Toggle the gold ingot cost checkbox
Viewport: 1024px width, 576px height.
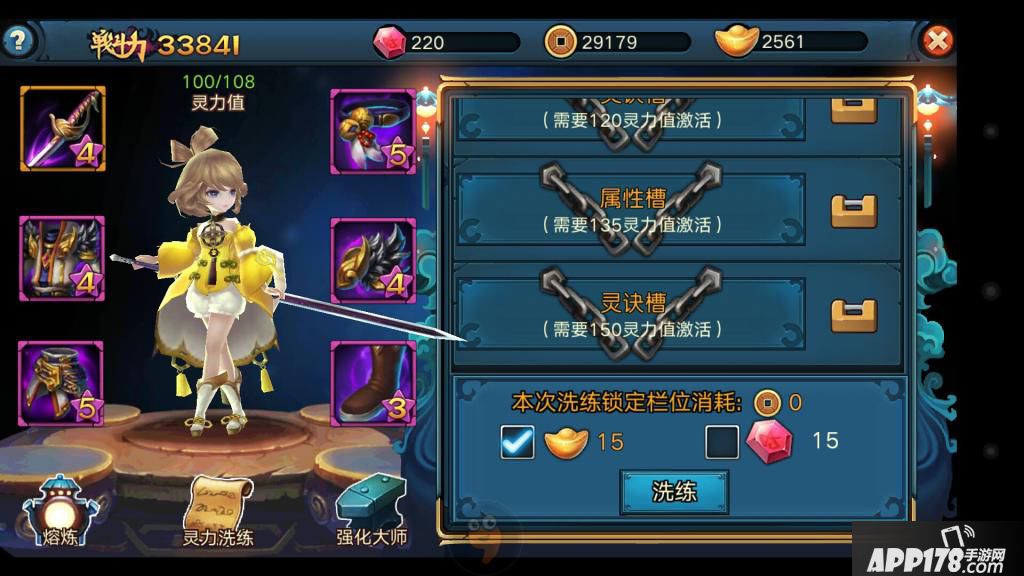click(x=518, y=441)
